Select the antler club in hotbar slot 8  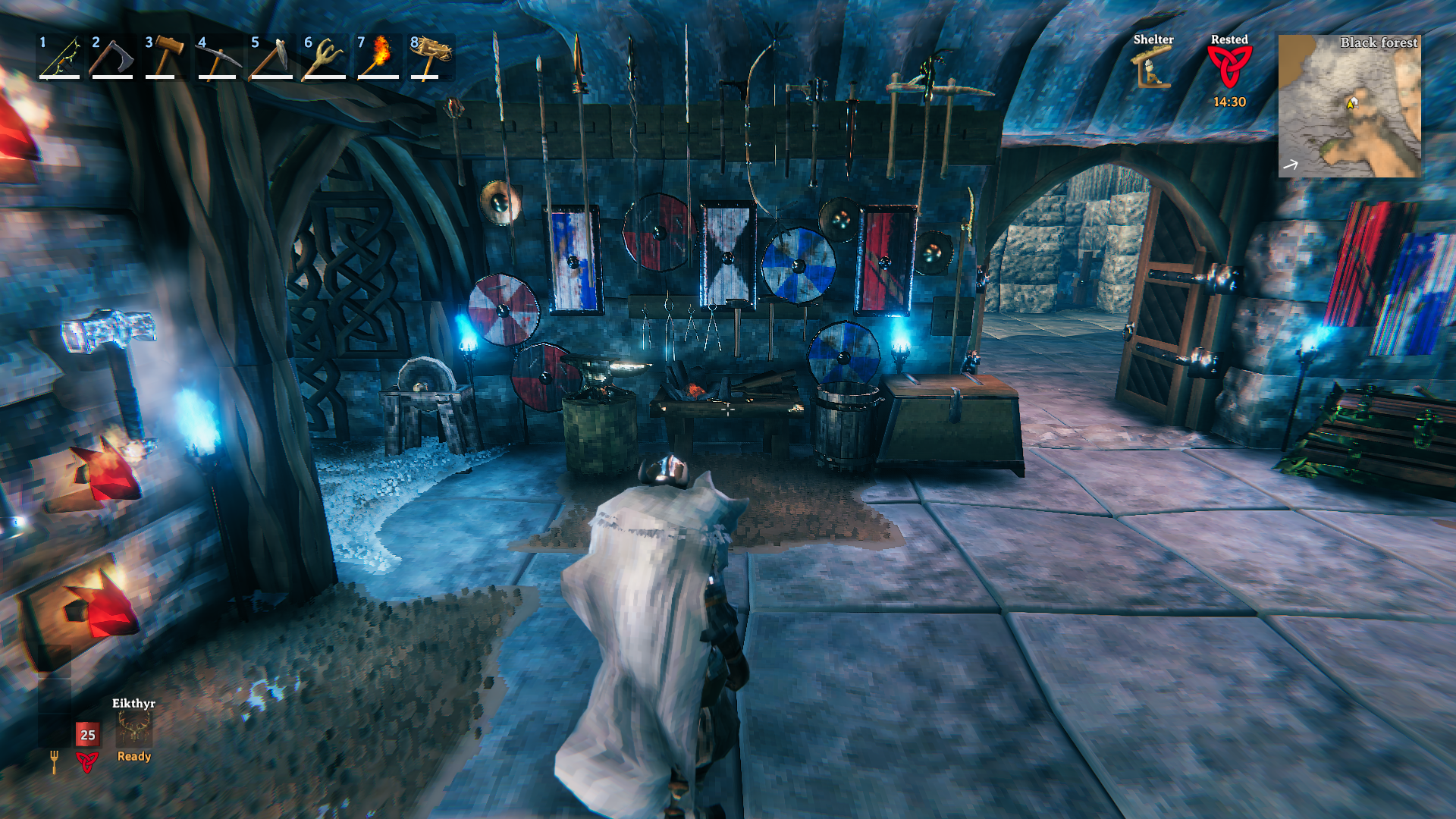tap(431, 58)
